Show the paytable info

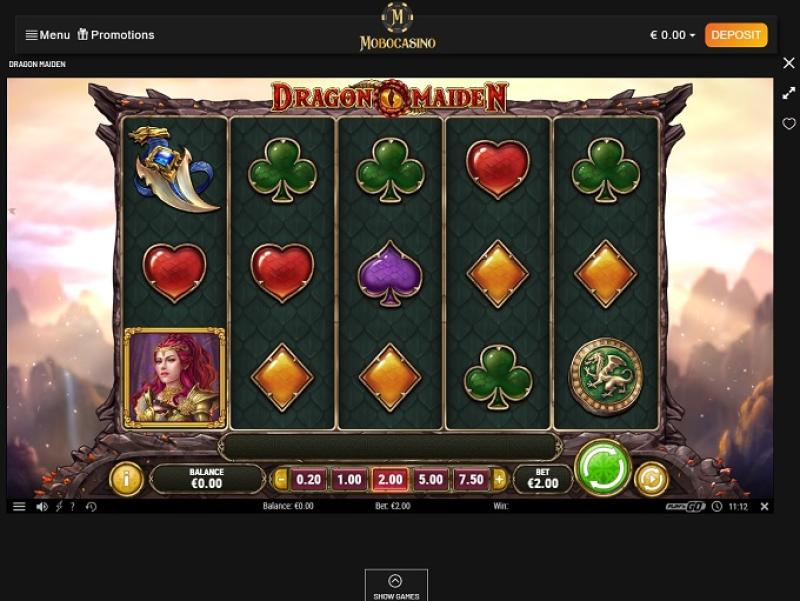tap(126, 479)
